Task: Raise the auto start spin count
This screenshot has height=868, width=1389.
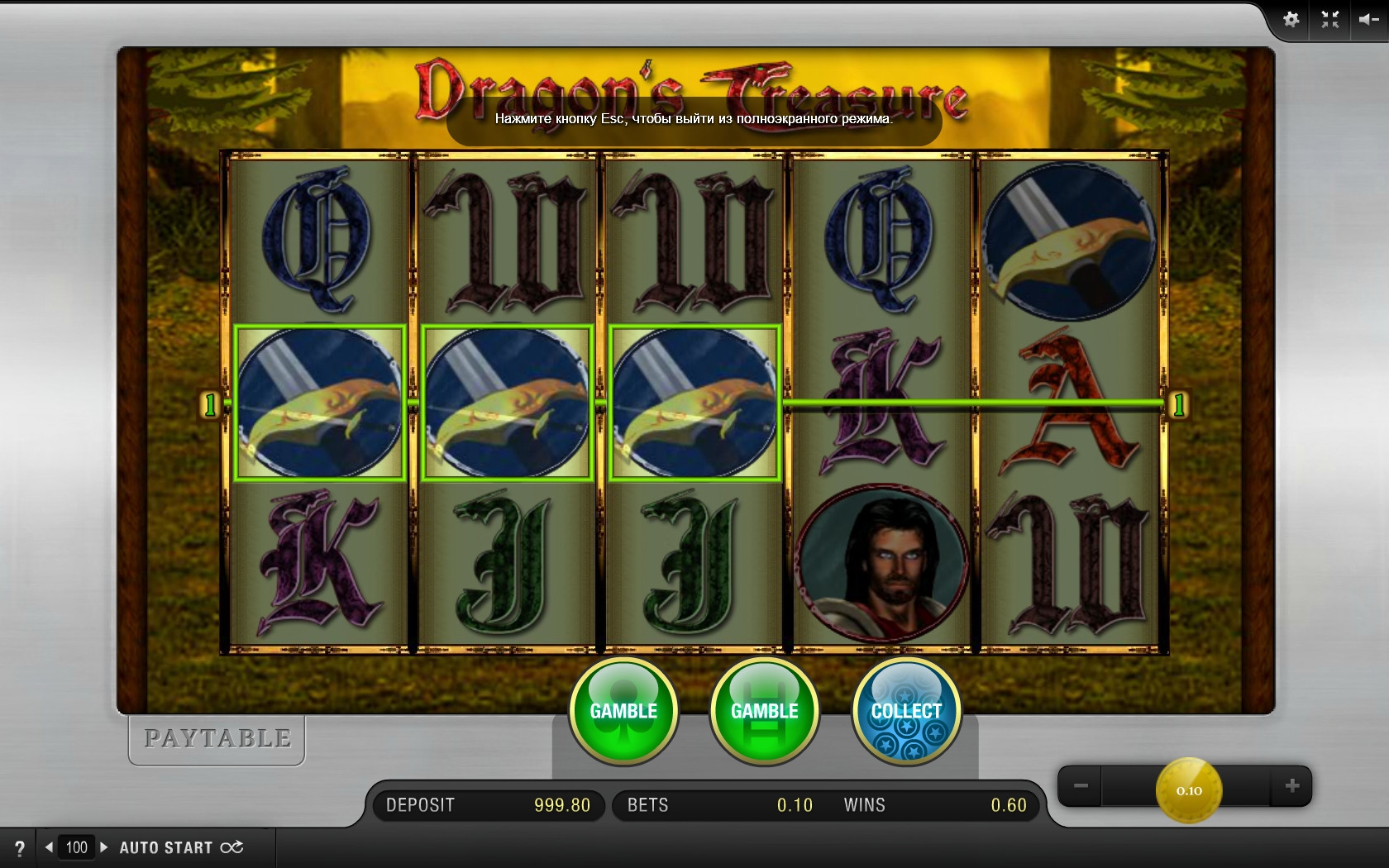Action: (104, 847)
